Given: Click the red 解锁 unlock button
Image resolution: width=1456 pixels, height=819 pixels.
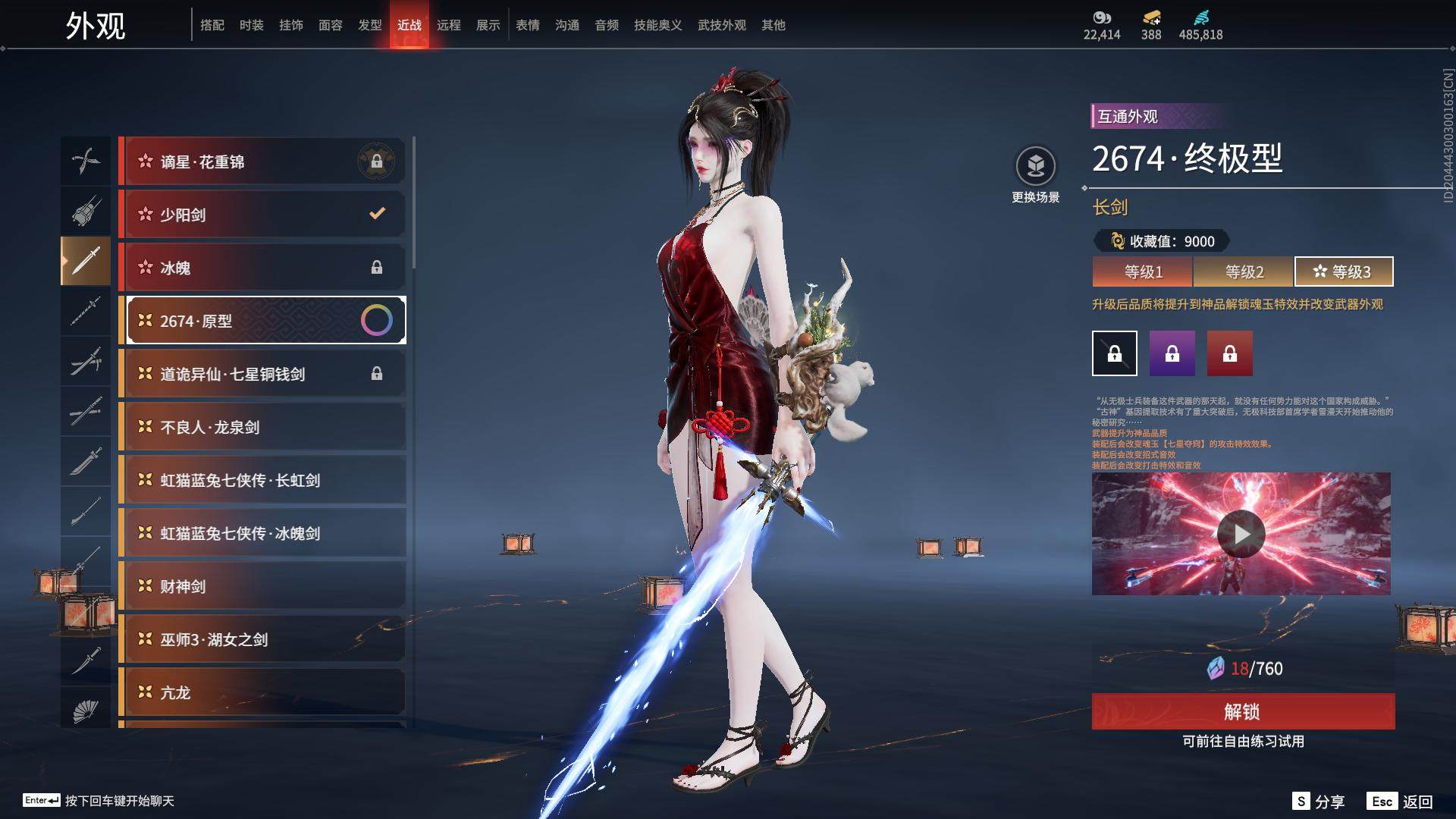Looking at the screenshot, I should click(x=1243, y=711).
